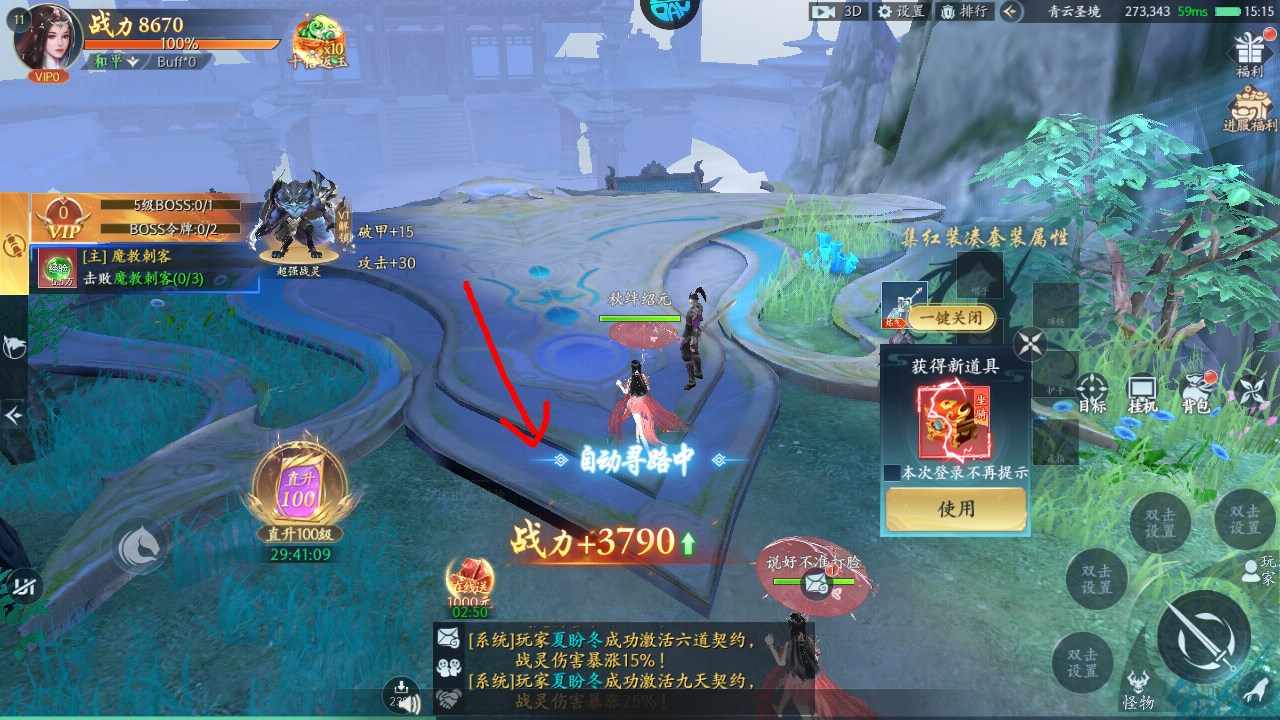
Task: Activate 挂机 auto-battle
Action: (1142, 392)
